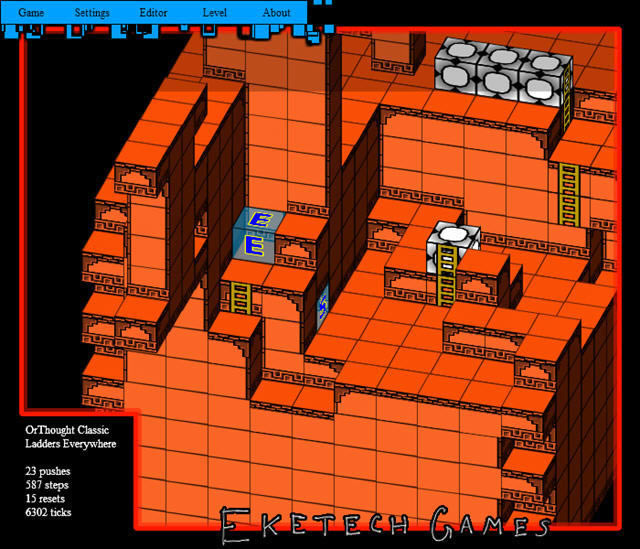Open the Editor menu

point(154,13)
